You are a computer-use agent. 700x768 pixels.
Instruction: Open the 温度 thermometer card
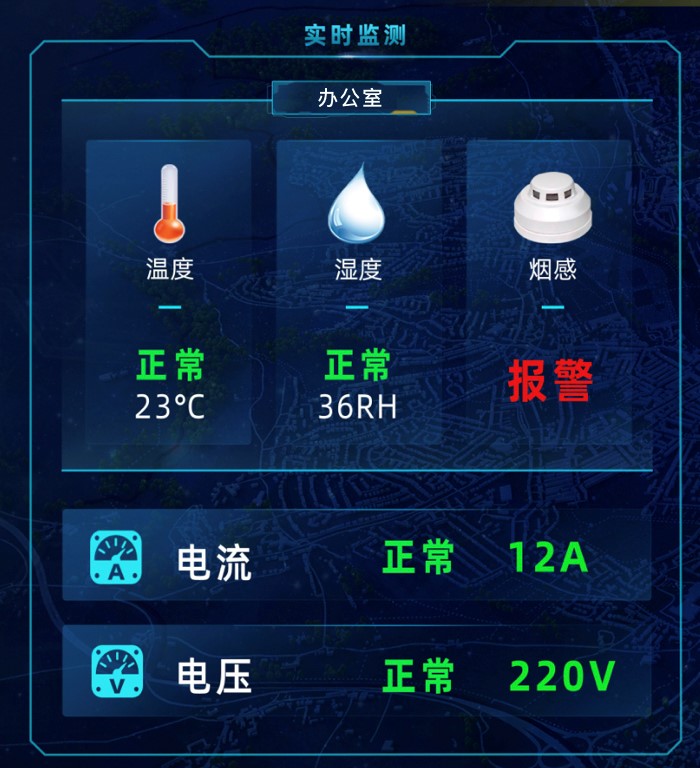click(x=169, y=290)
